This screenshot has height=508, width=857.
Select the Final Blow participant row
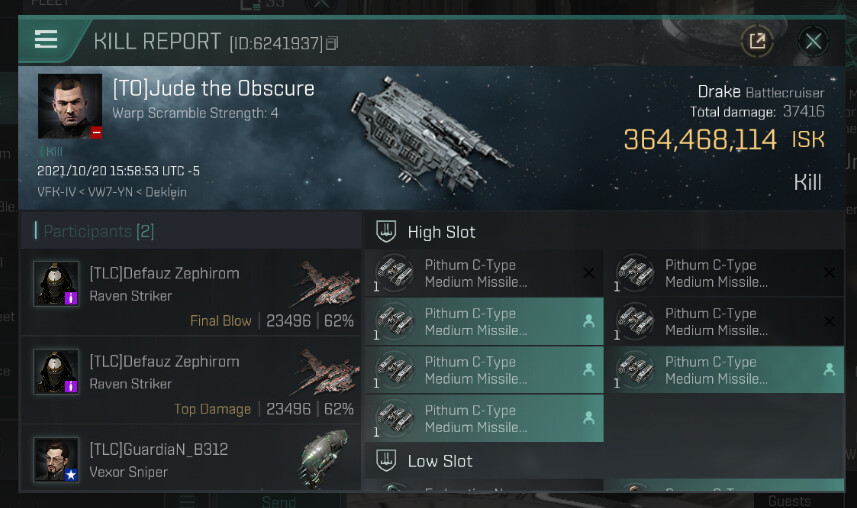(x=191, y=294)
